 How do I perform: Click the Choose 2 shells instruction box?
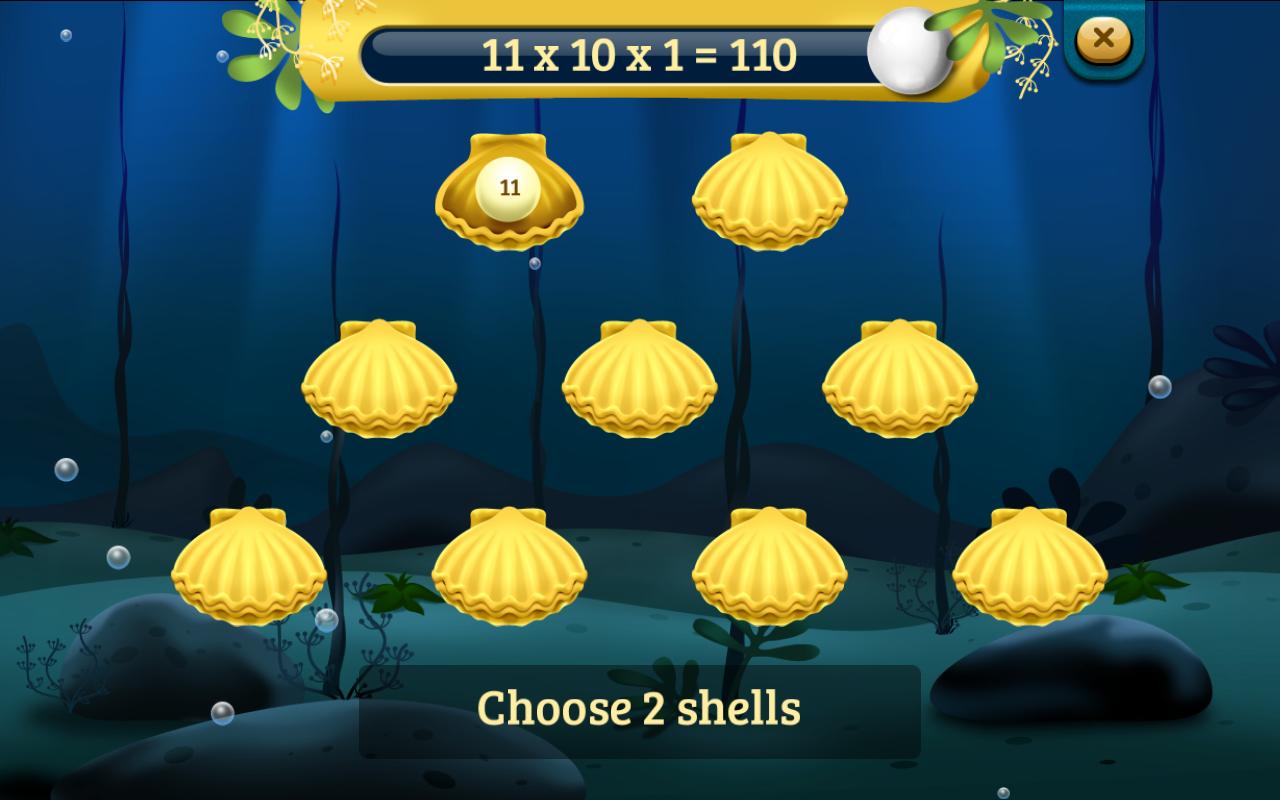pyautogui.click(x=640, y=710)
